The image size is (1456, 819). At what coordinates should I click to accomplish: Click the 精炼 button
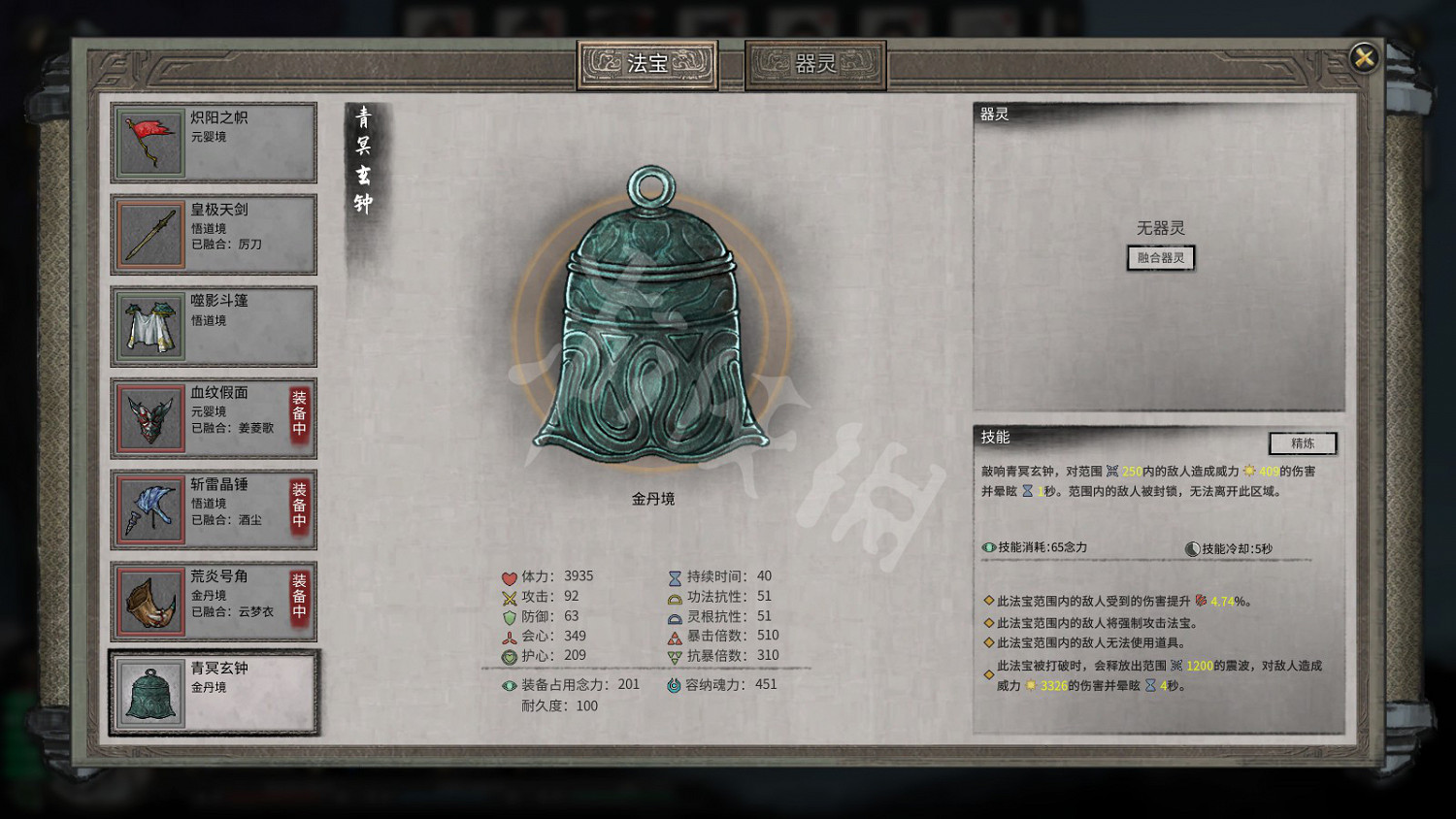(1303, 443)
